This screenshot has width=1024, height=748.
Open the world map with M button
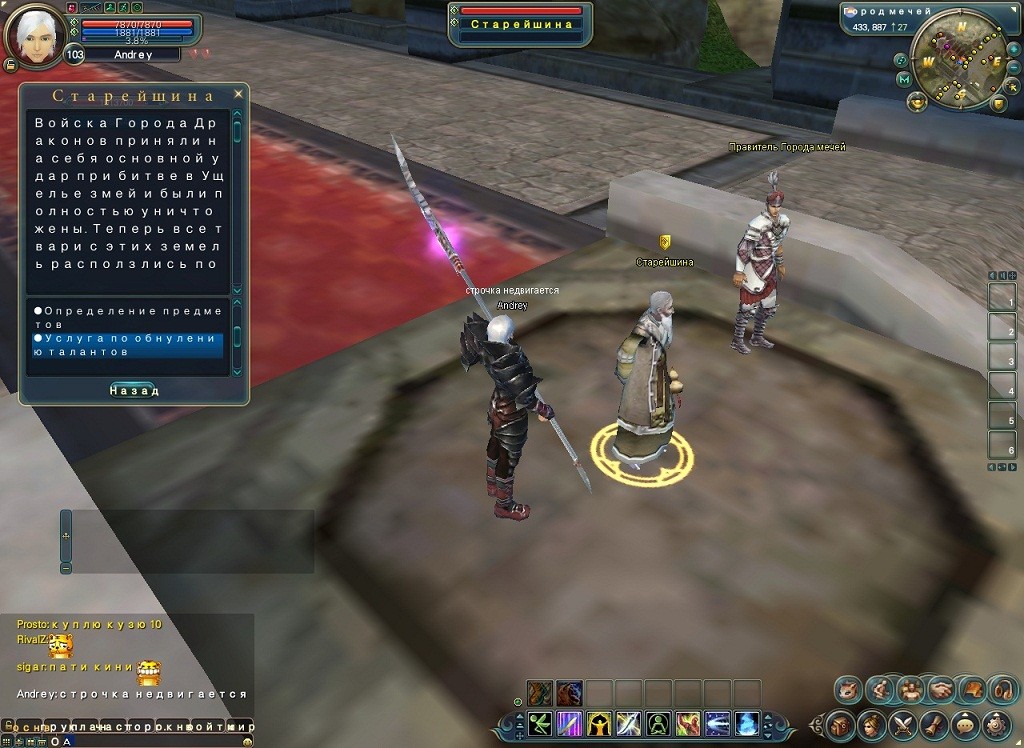pos(905,79)
